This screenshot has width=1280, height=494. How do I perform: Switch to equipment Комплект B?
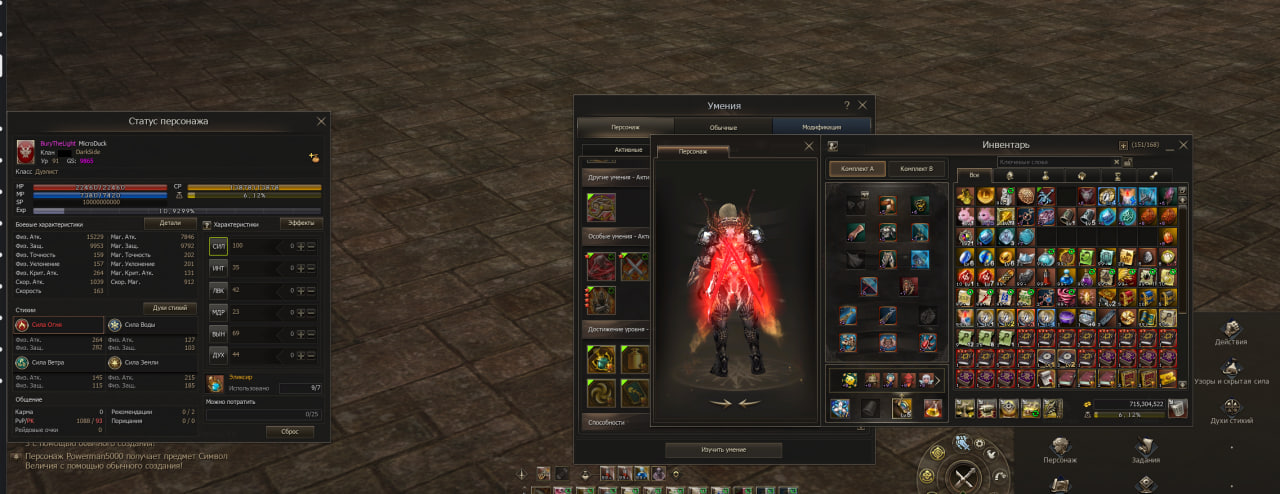pyautogui.click(x=916, y=169)
